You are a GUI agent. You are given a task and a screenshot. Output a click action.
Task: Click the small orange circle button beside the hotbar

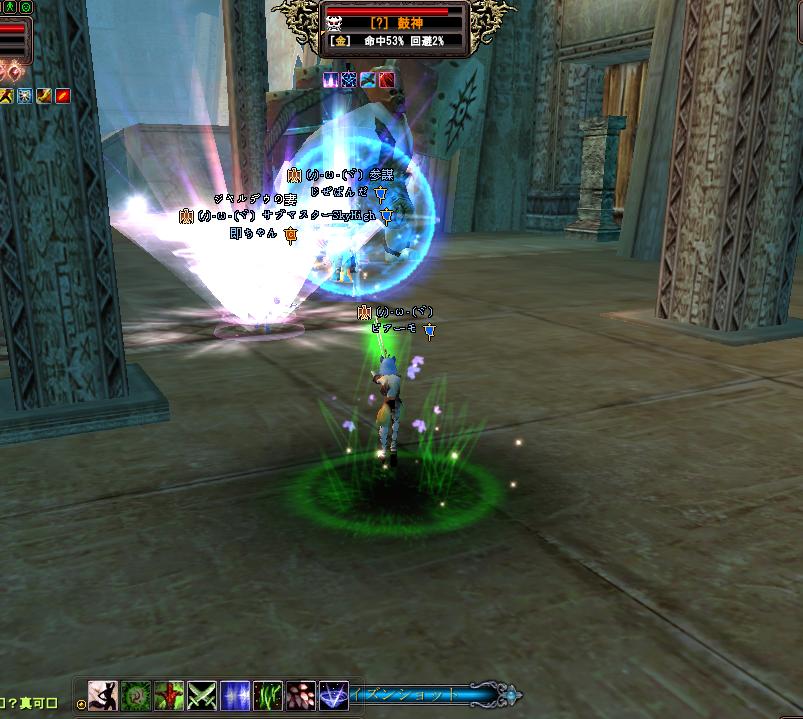[x=81, y=703]
